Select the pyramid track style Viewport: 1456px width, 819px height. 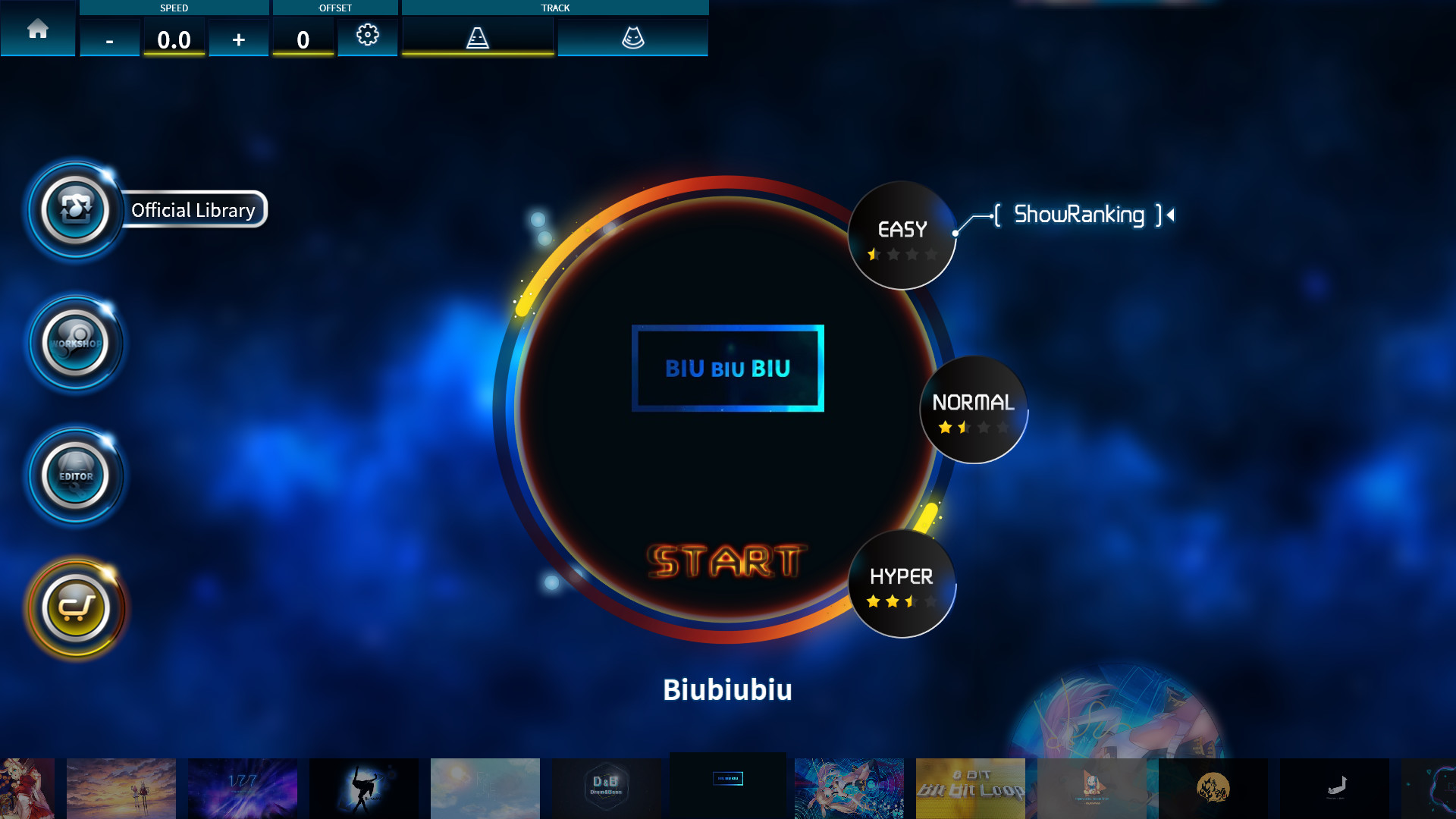(477, 35)
